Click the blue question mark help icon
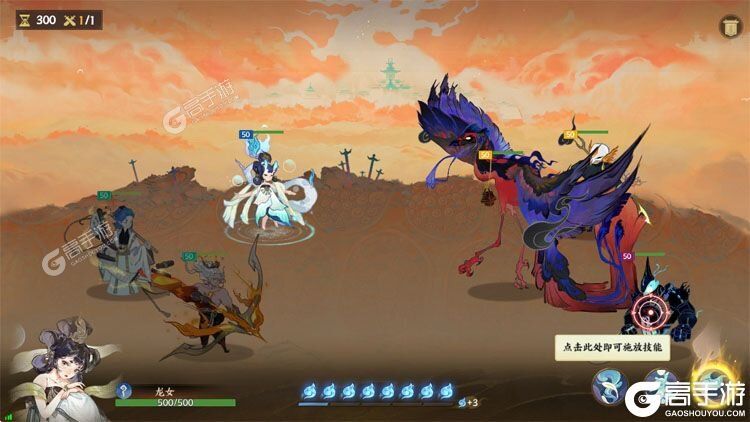Screen dimensions: 750x422 coord(122,390)
